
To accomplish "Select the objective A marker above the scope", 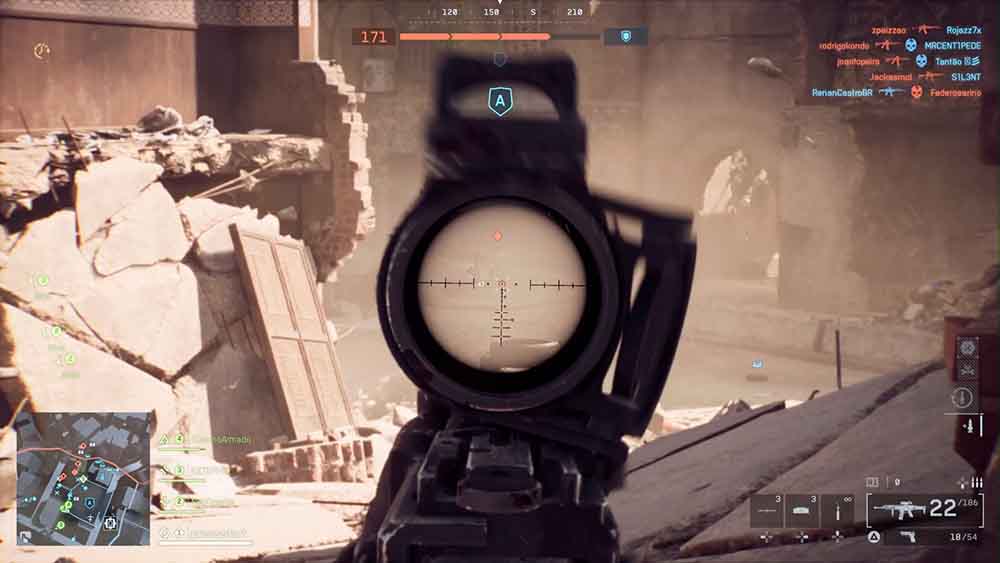I will coord(498,101).
